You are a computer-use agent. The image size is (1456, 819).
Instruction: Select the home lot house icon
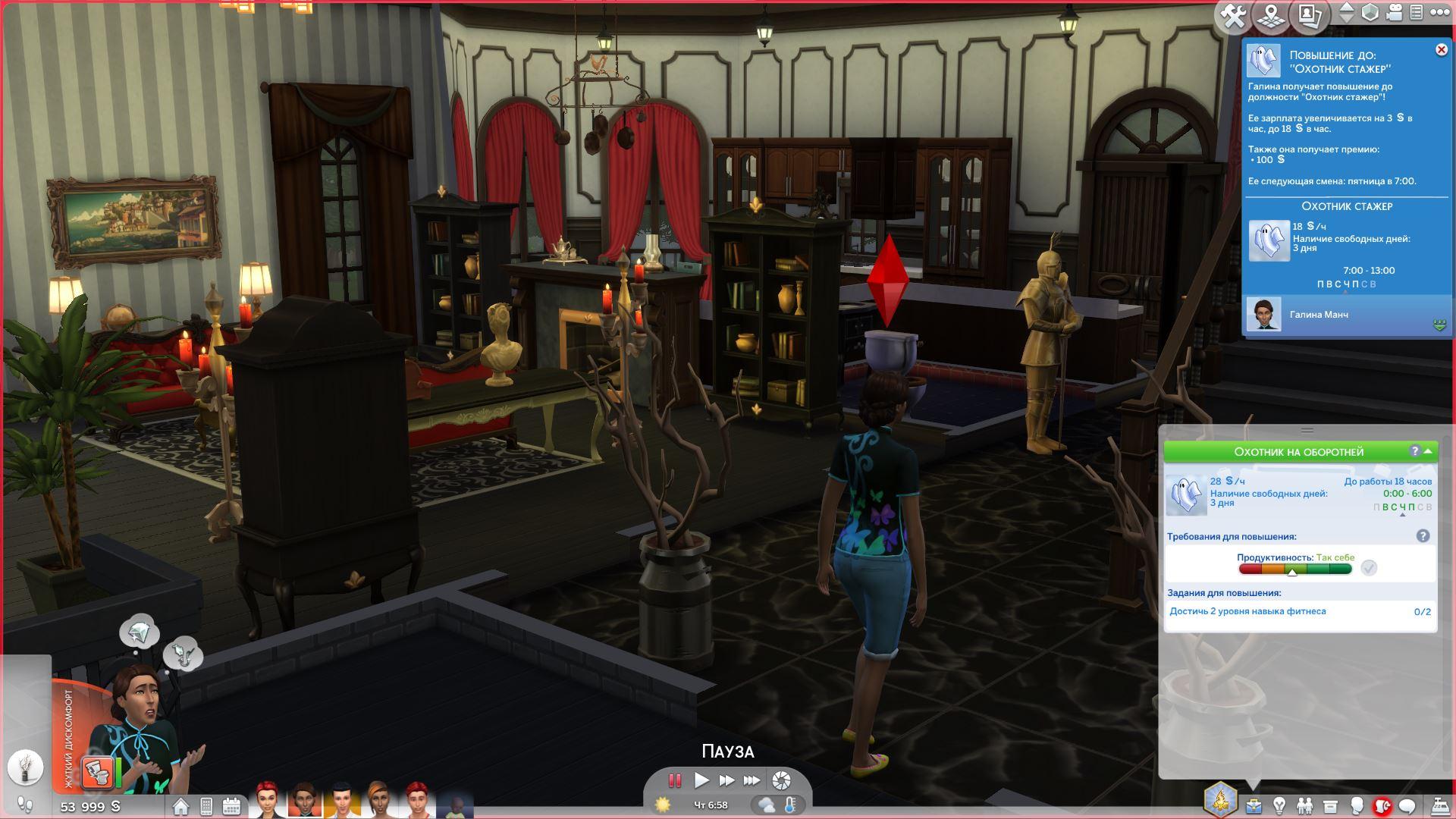click(180, 806)
